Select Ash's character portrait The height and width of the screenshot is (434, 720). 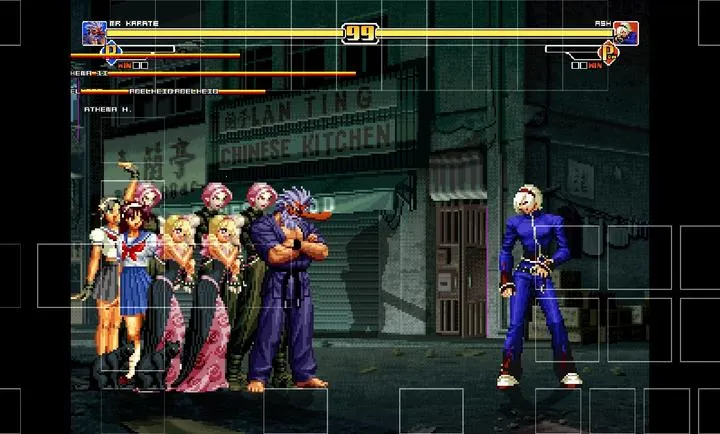[x=626, y=34]
